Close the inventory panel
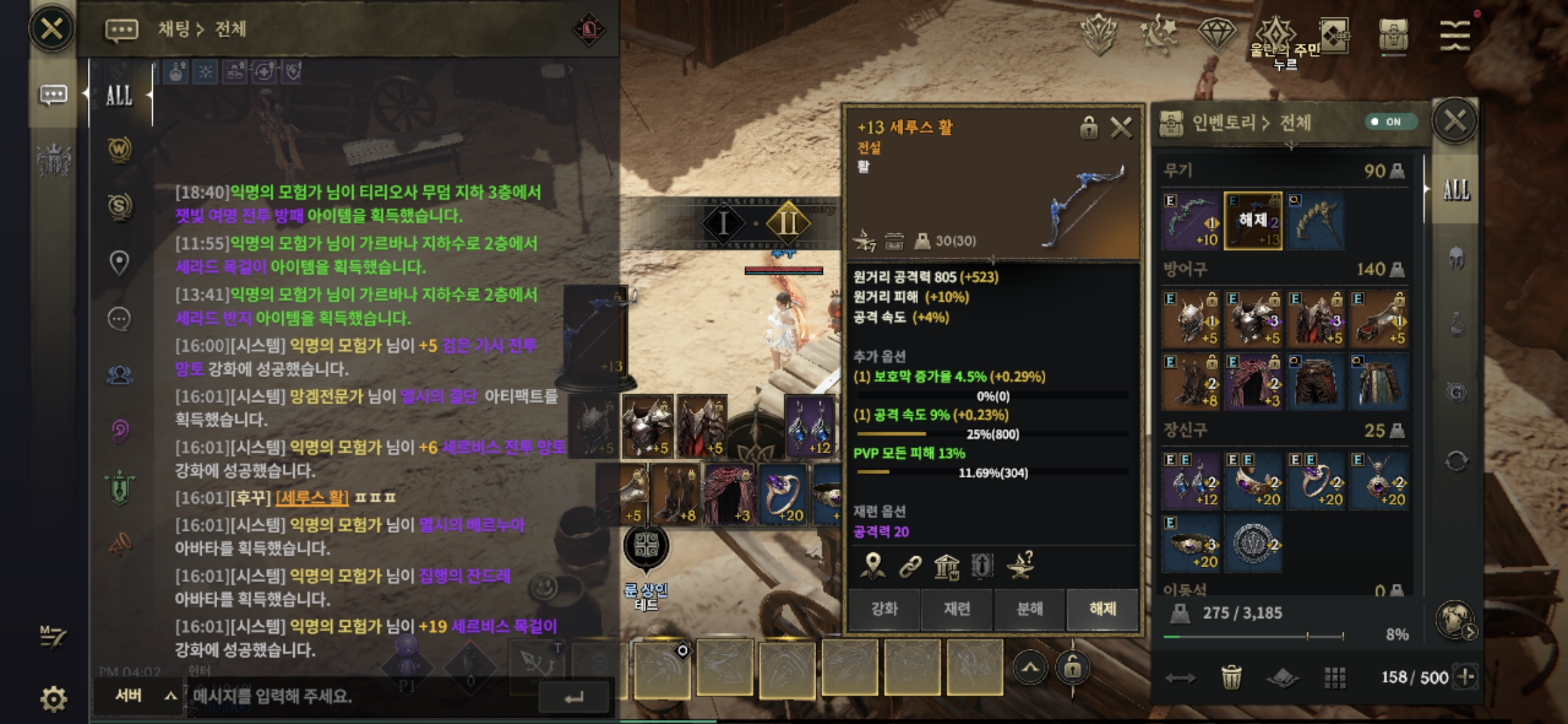1568x724 pixels. pos(1454,121)
